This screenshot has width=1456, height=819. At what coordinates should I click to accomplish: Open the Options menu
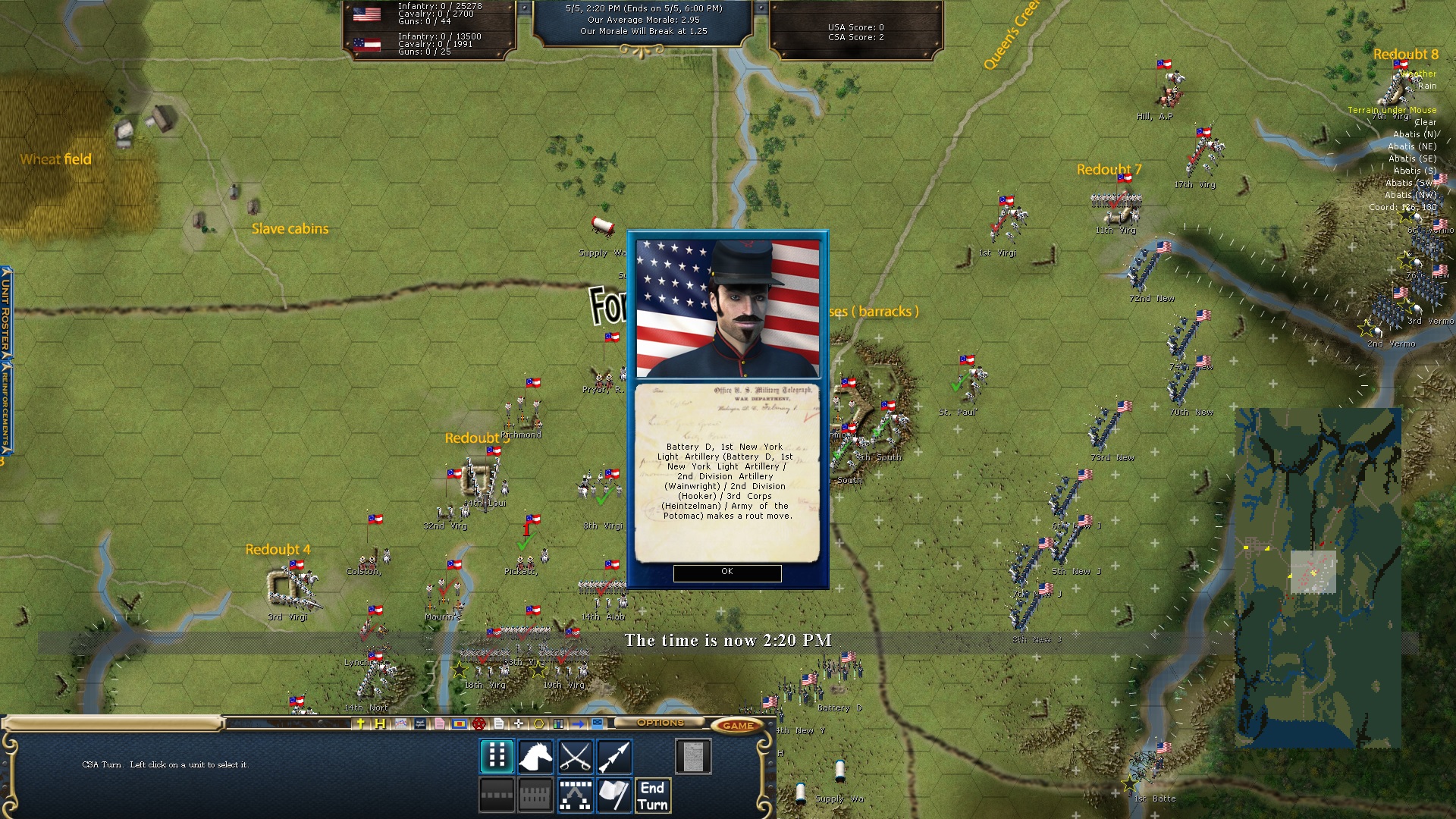(x=660, y=723)
